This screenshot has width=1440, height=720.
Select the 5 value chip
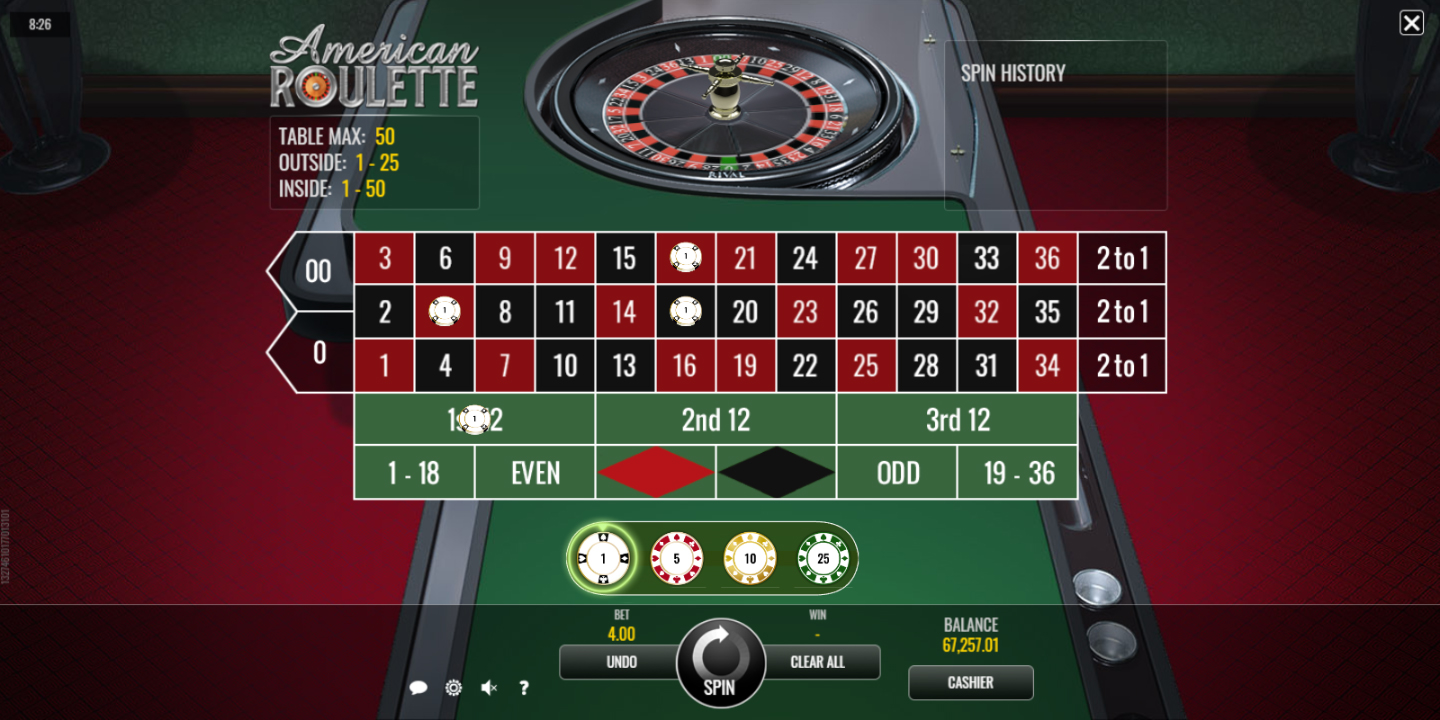coord(677,558)
